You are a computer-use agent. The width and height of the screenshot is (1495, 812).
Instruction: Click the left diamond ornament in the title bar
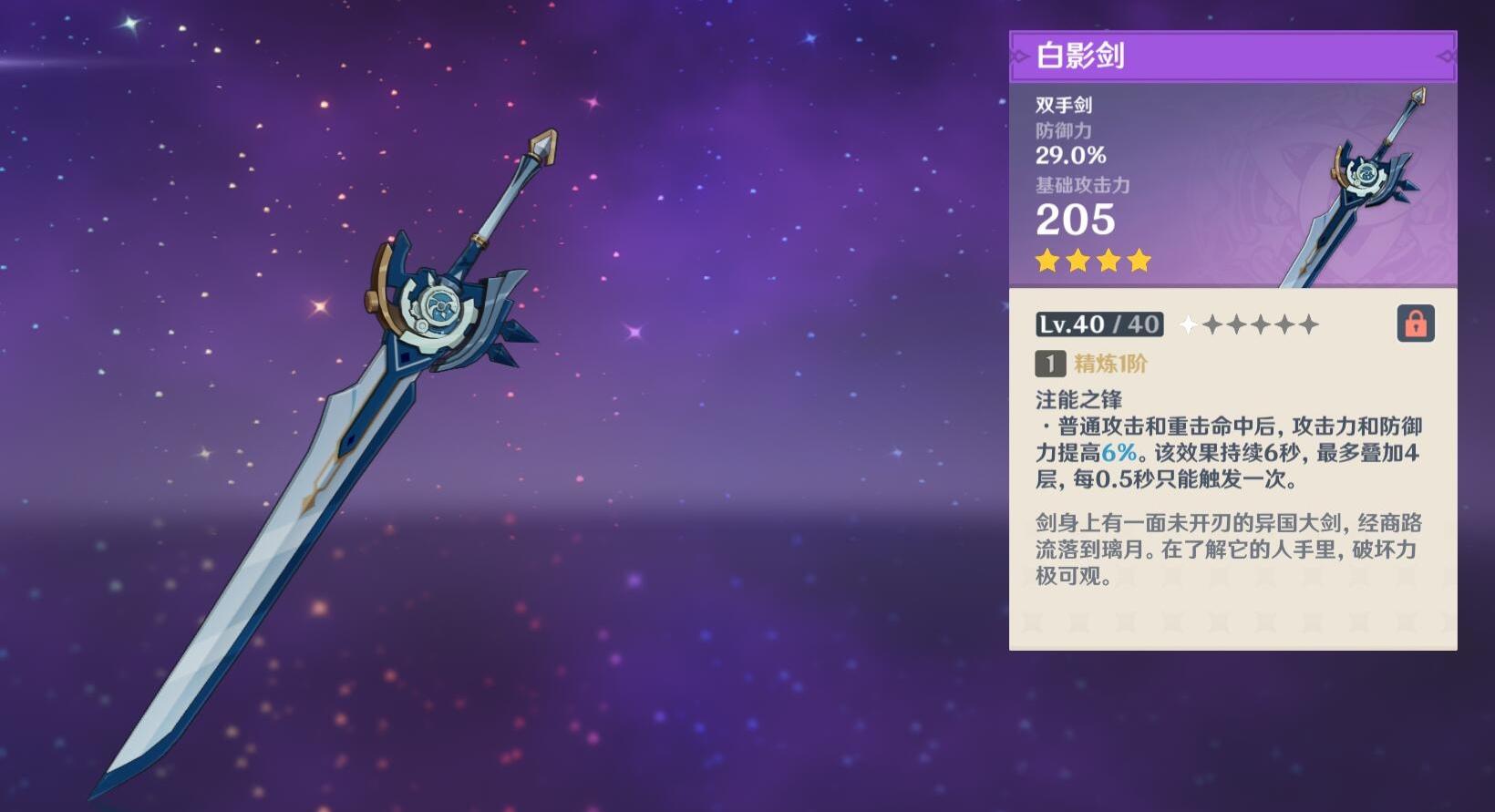click(1019, 57)
